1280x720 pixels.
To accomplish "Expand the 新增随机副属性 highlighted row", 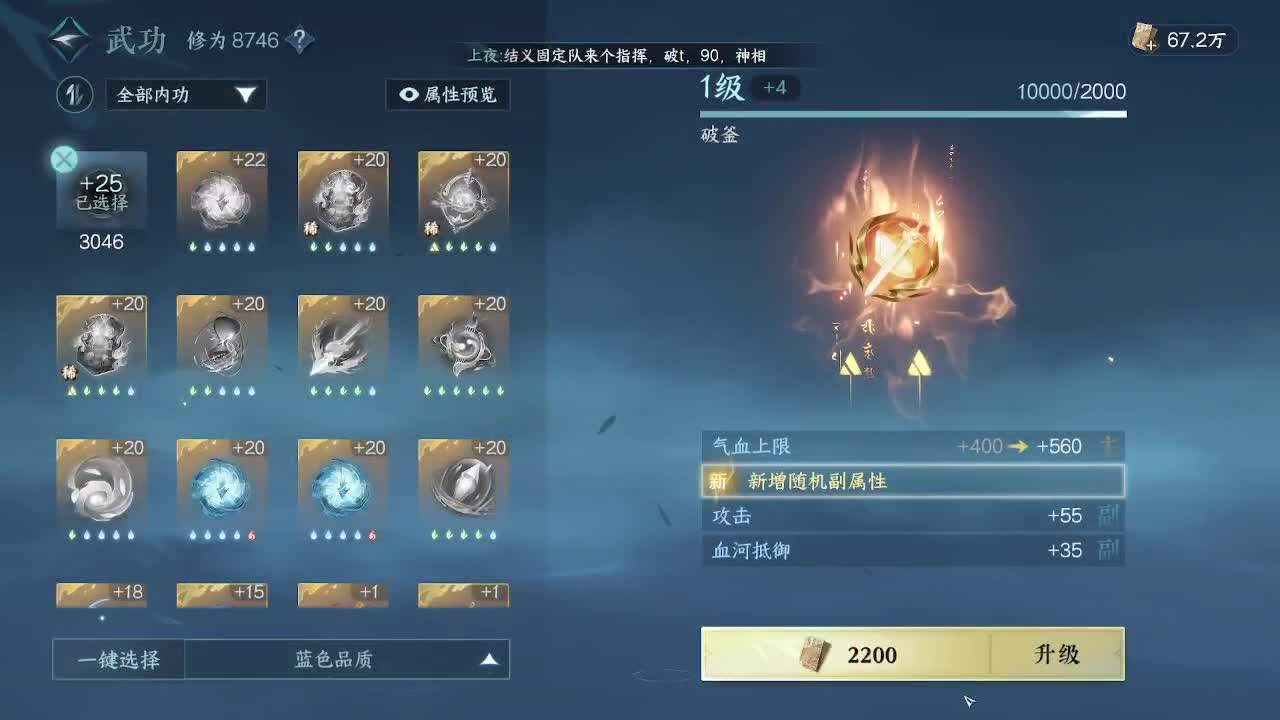I will click(x=912, y=480).
